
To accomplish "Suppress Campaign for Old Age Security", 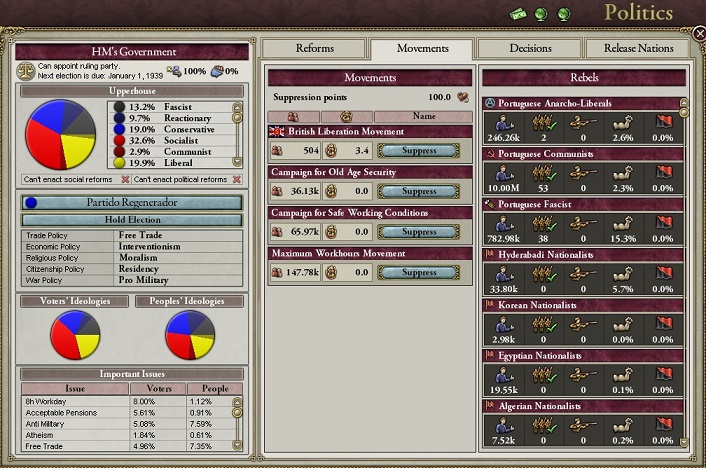I will [417, 191].
